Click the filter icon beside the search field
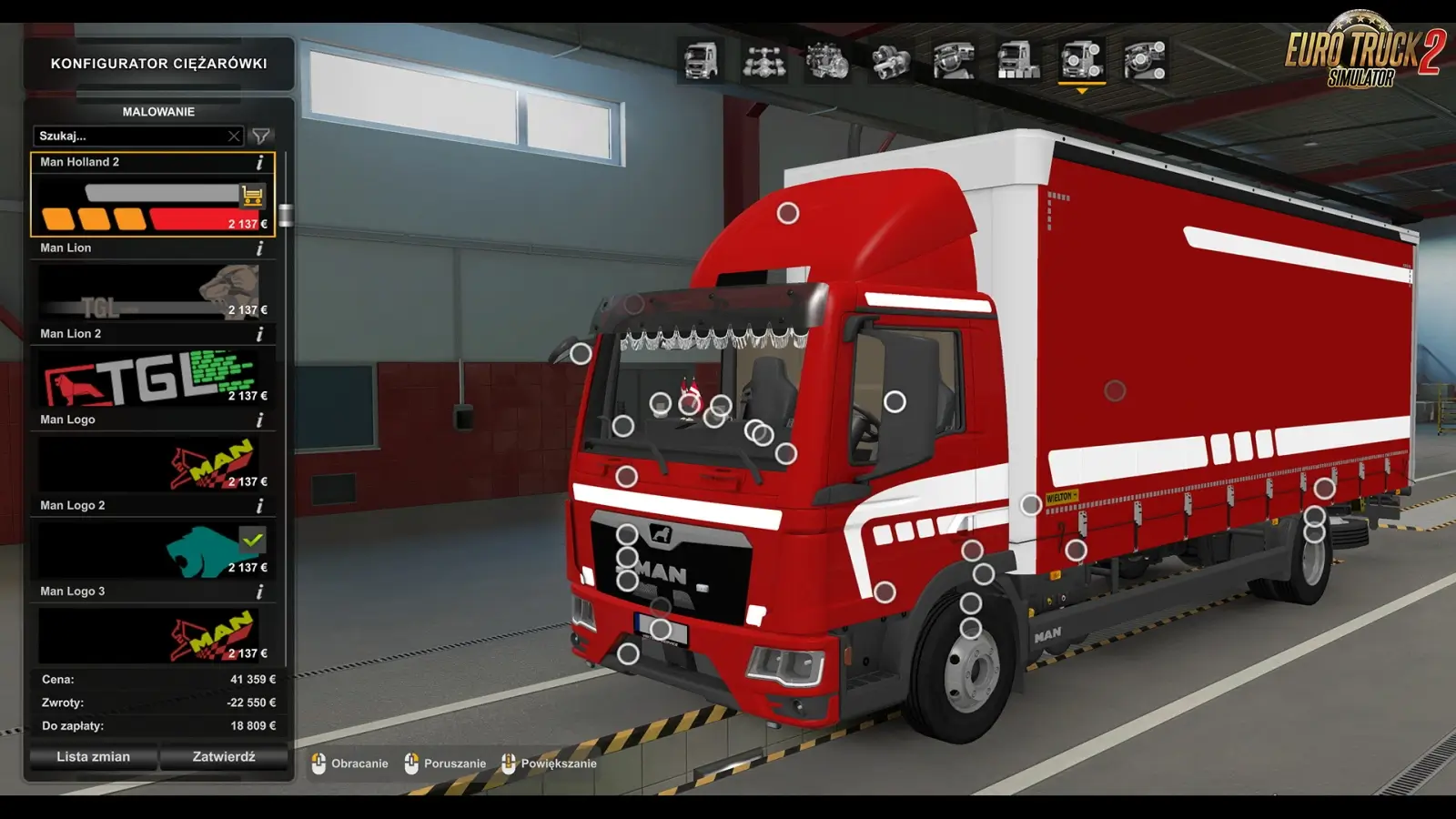This screenshot has width=1456, height=819. coord(262,136)
